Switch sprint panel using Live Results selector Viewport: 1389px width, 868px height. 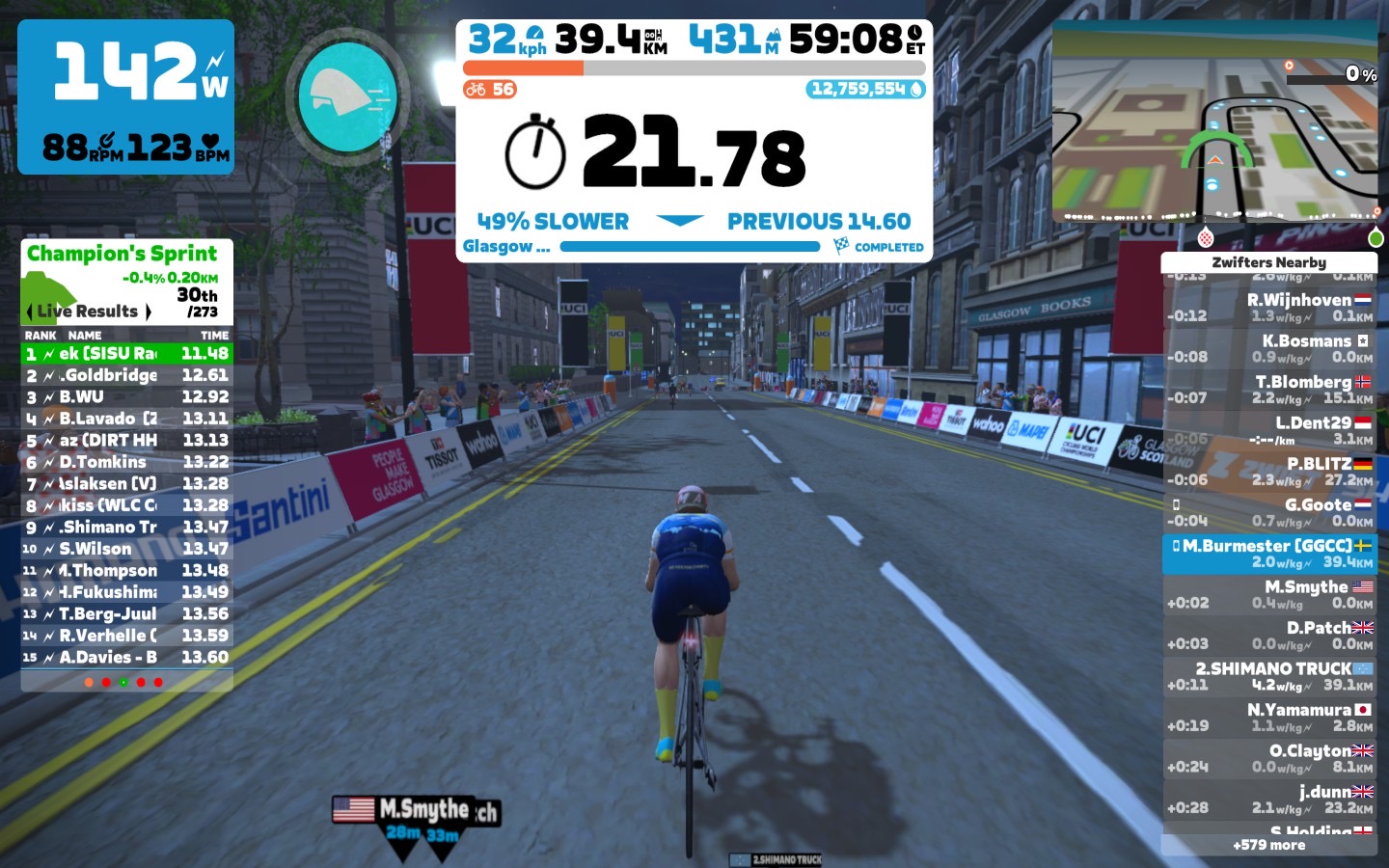89,312
